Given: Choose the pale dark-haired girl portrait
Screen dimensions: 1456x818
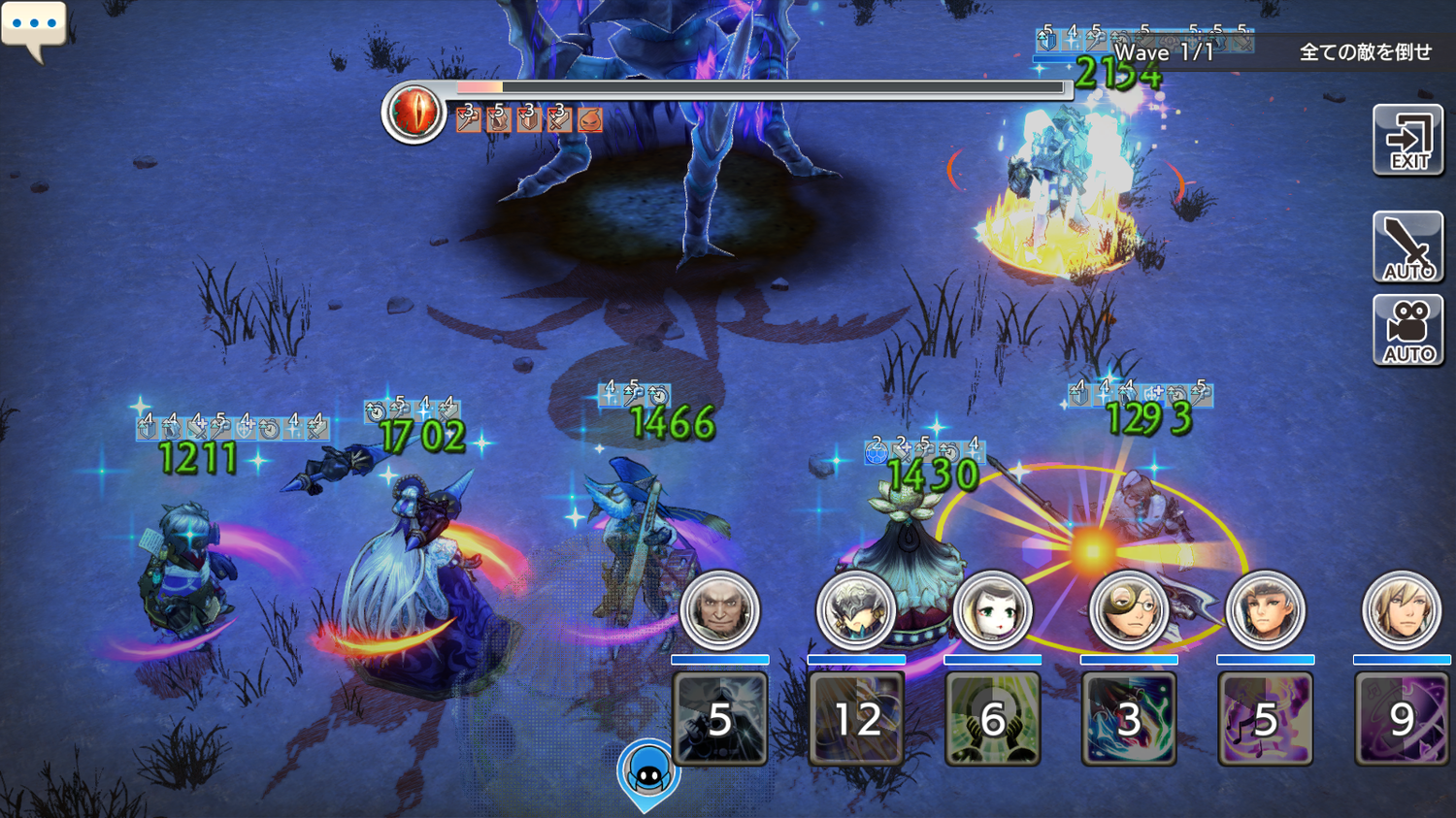Looking at the screenshot, I should coord(992,610).
